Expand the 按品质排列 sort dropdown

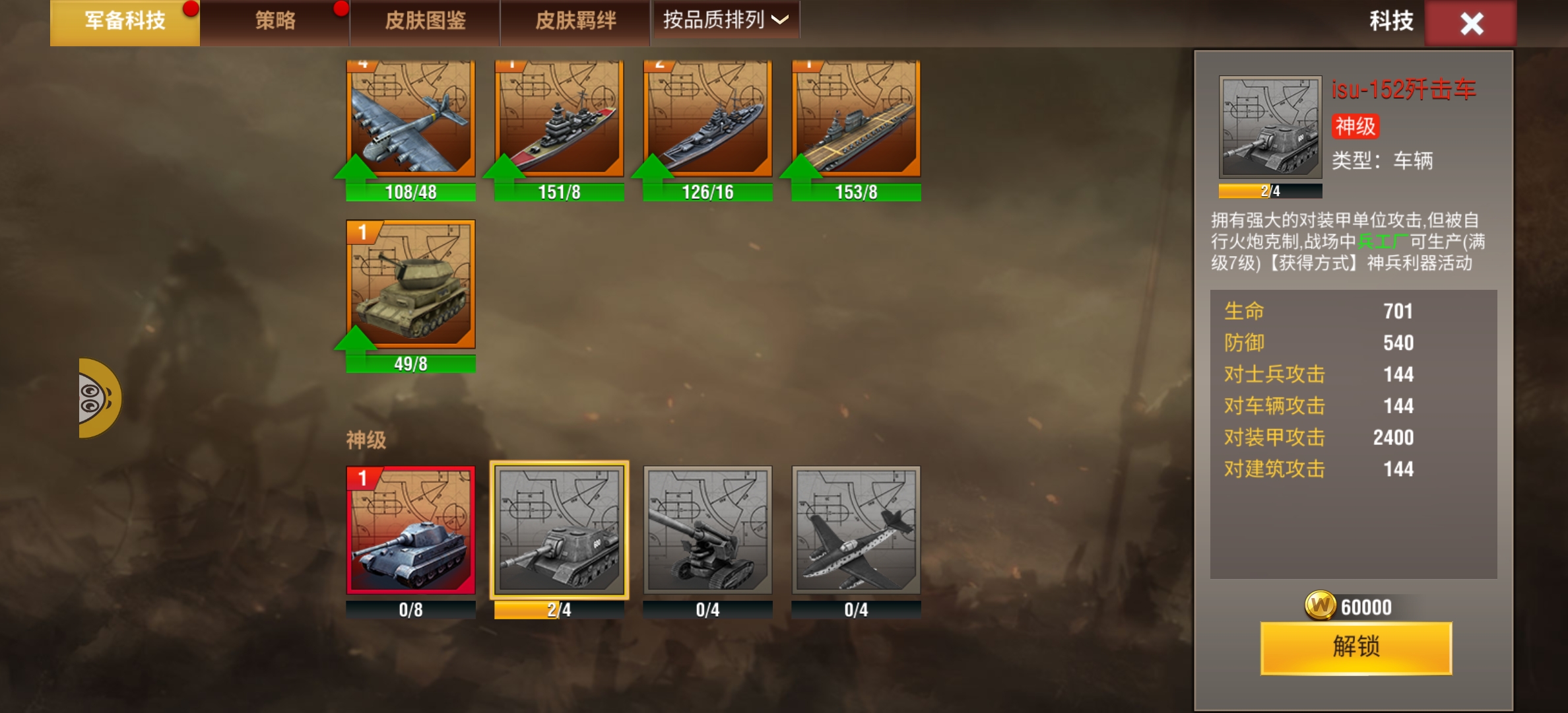725,20
